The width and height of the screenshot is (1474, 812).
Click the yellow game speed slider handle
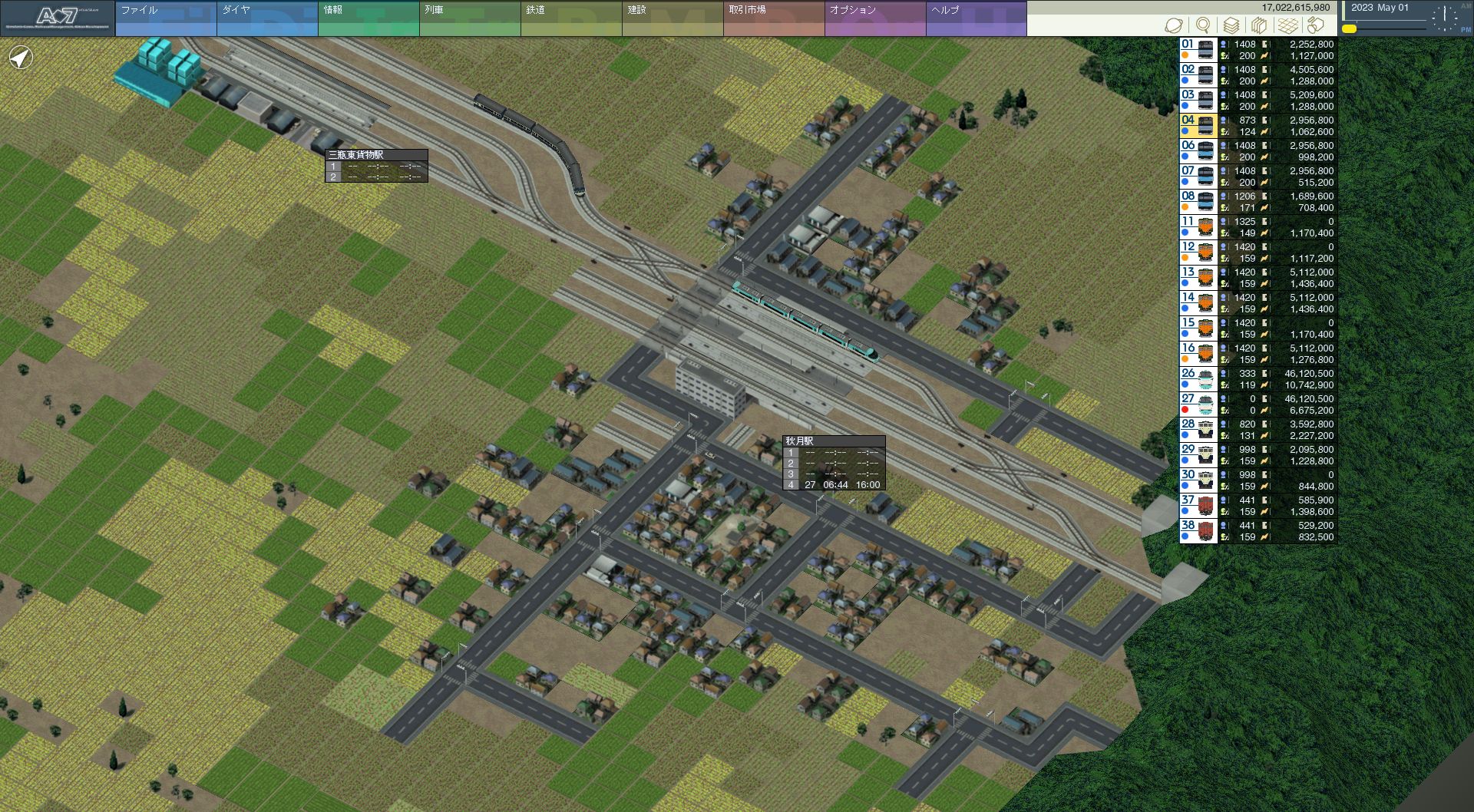[x=1349, y=29]
